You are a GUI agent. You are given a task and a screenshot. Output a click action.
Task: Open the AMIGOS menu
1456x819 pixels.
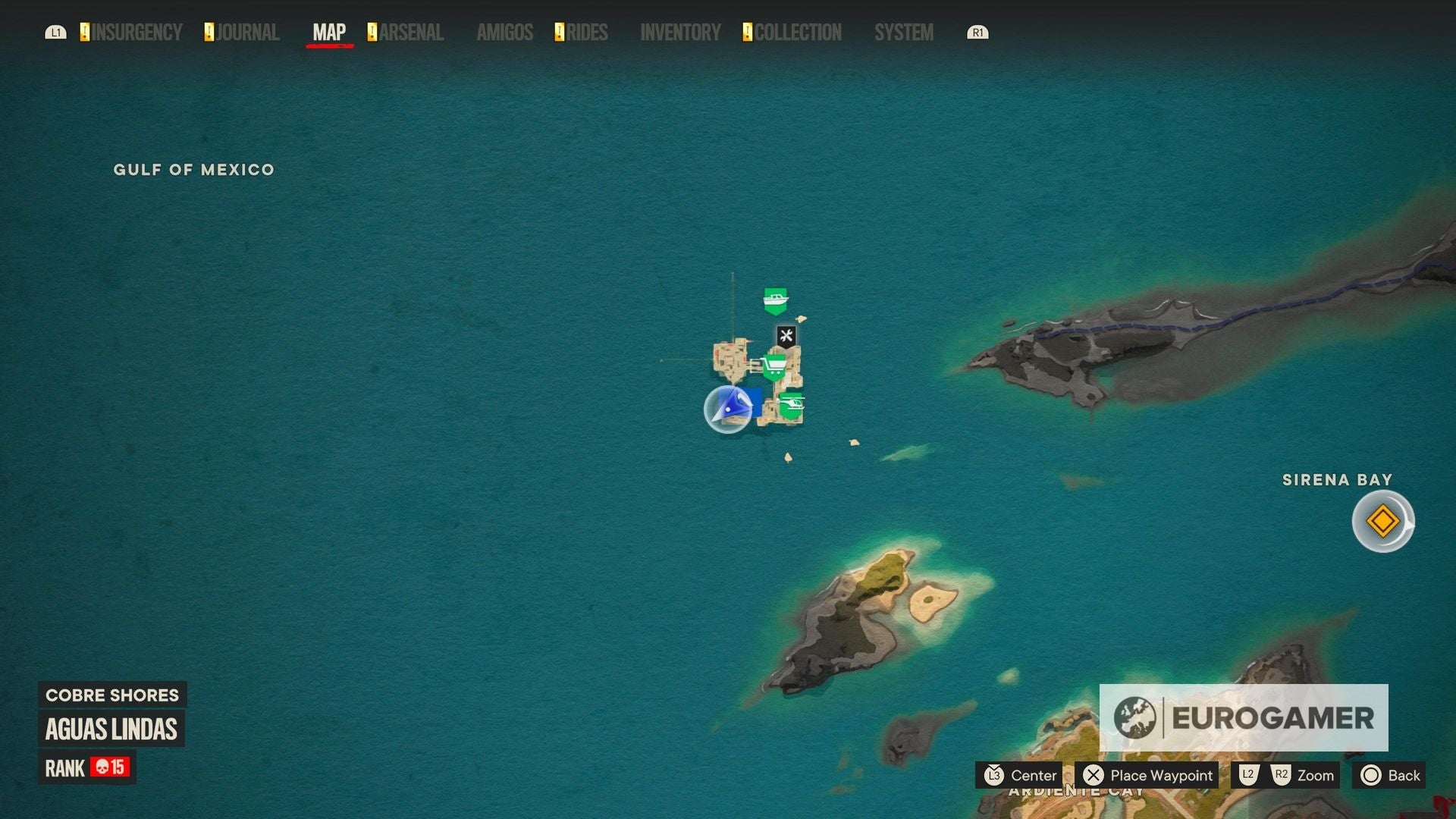(x=504, y=33)
